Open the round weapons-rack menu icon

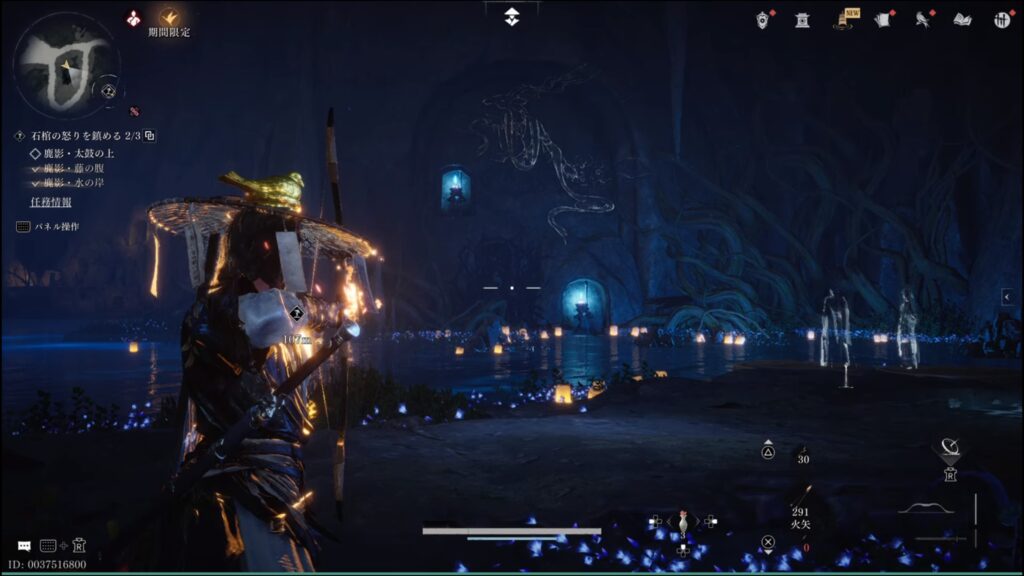pos(1002,19)
